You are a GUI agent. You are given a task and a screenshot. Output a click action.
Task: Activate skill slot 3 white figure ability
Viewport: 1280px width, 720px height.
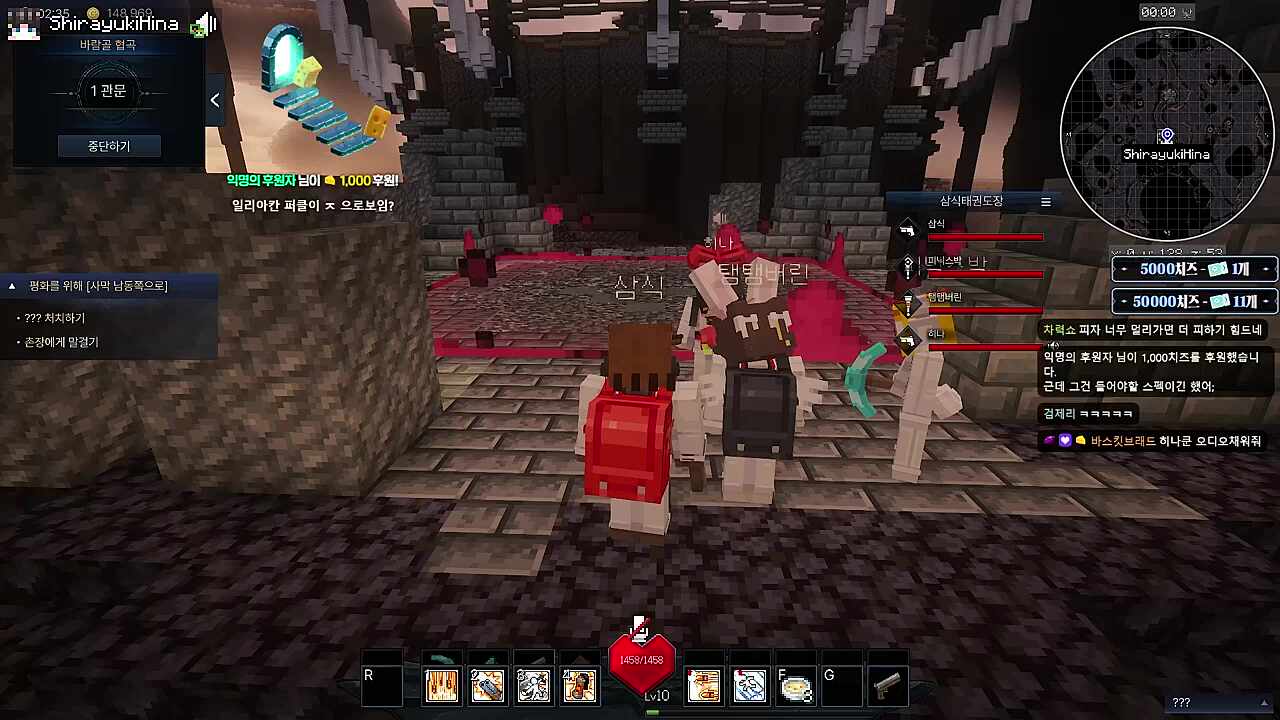coord(533,686)
